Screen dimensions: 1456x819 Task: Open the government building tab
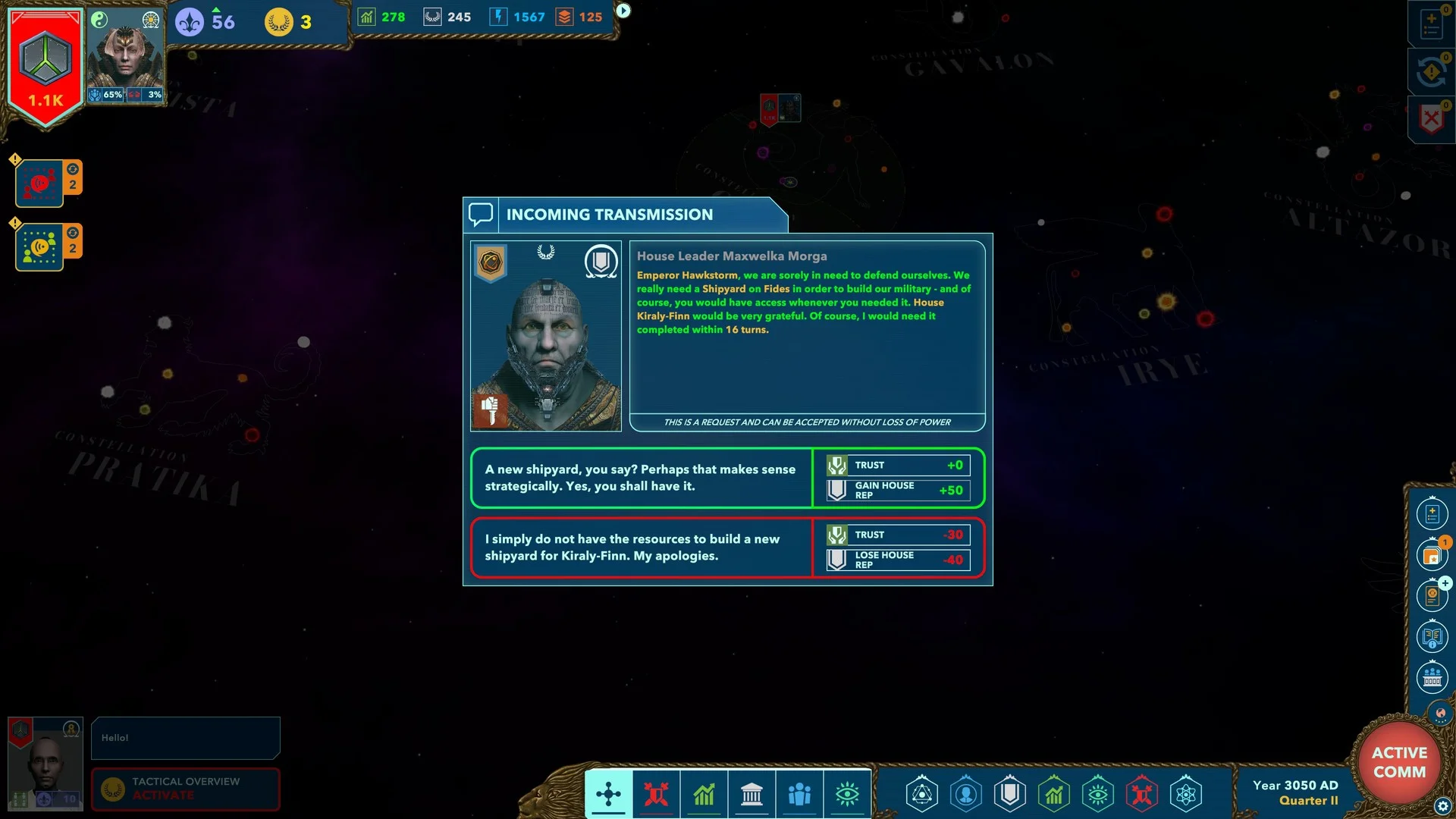click(752, 794)
